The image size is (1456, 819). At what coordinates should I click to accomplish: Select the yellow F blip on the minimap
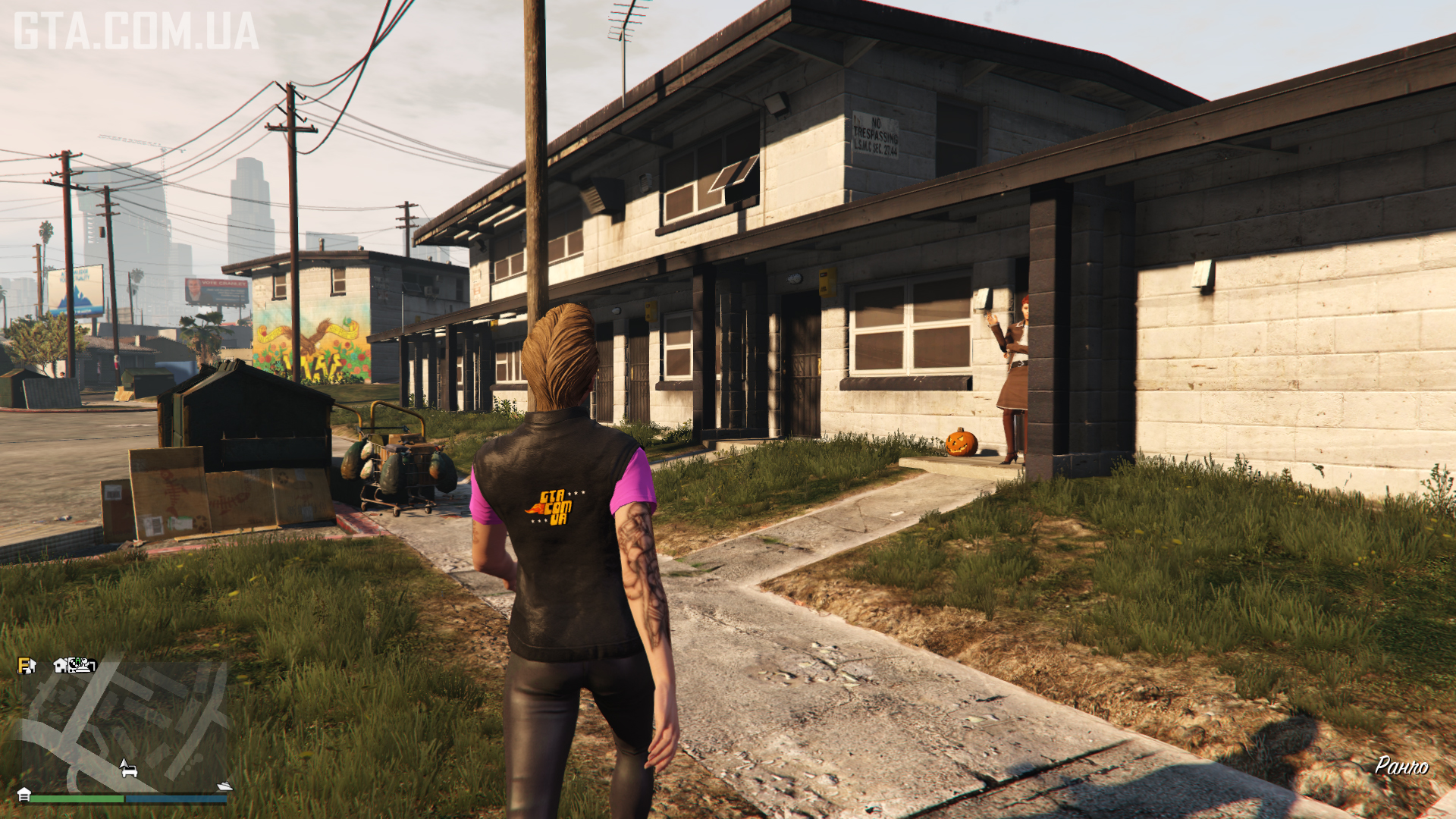[x=25, y=665]
